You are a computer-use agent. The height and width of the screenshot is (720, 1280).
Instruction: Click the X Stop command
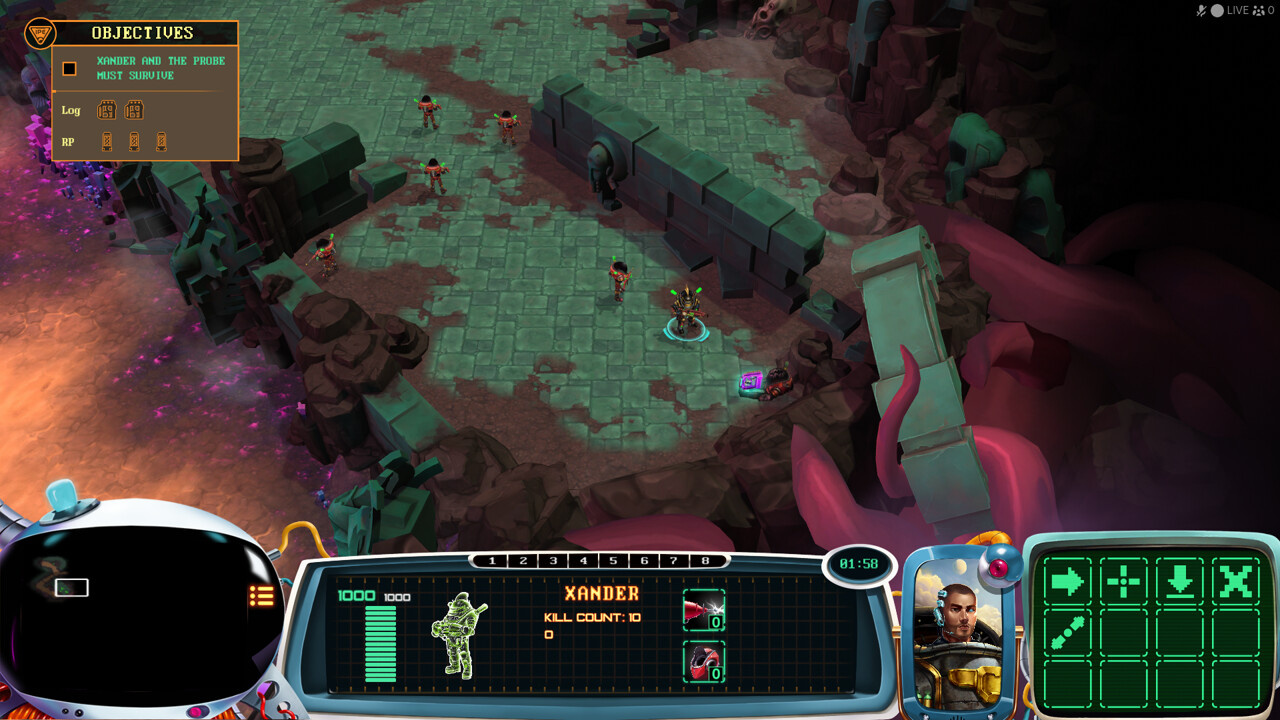click(x=1236, y=581)
